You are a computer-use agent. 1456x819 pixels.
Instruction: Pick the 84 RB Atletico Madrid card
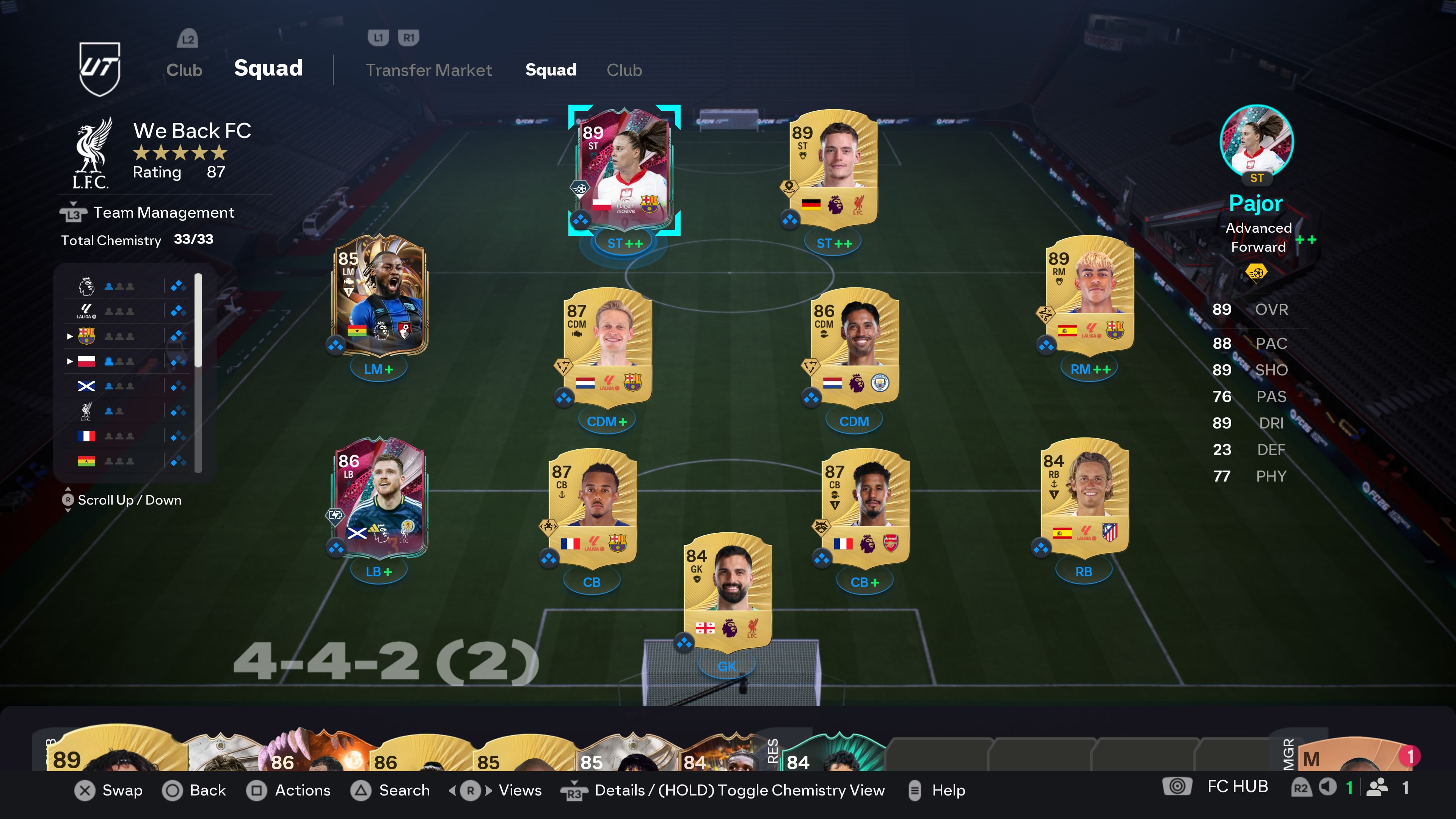coord(1084,497)
